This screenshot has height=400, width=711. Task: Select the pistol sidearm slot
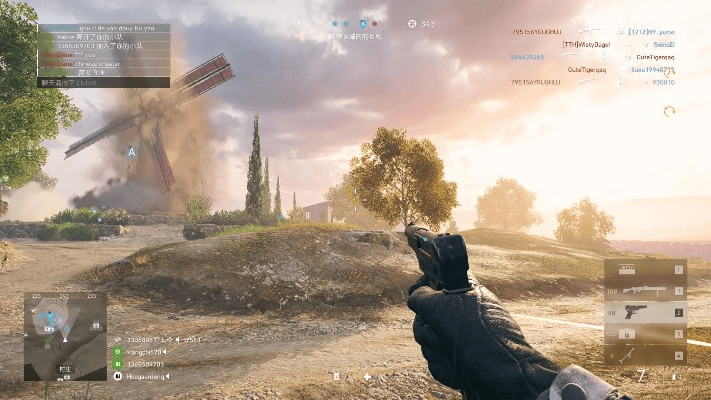[x=645, y=312]
